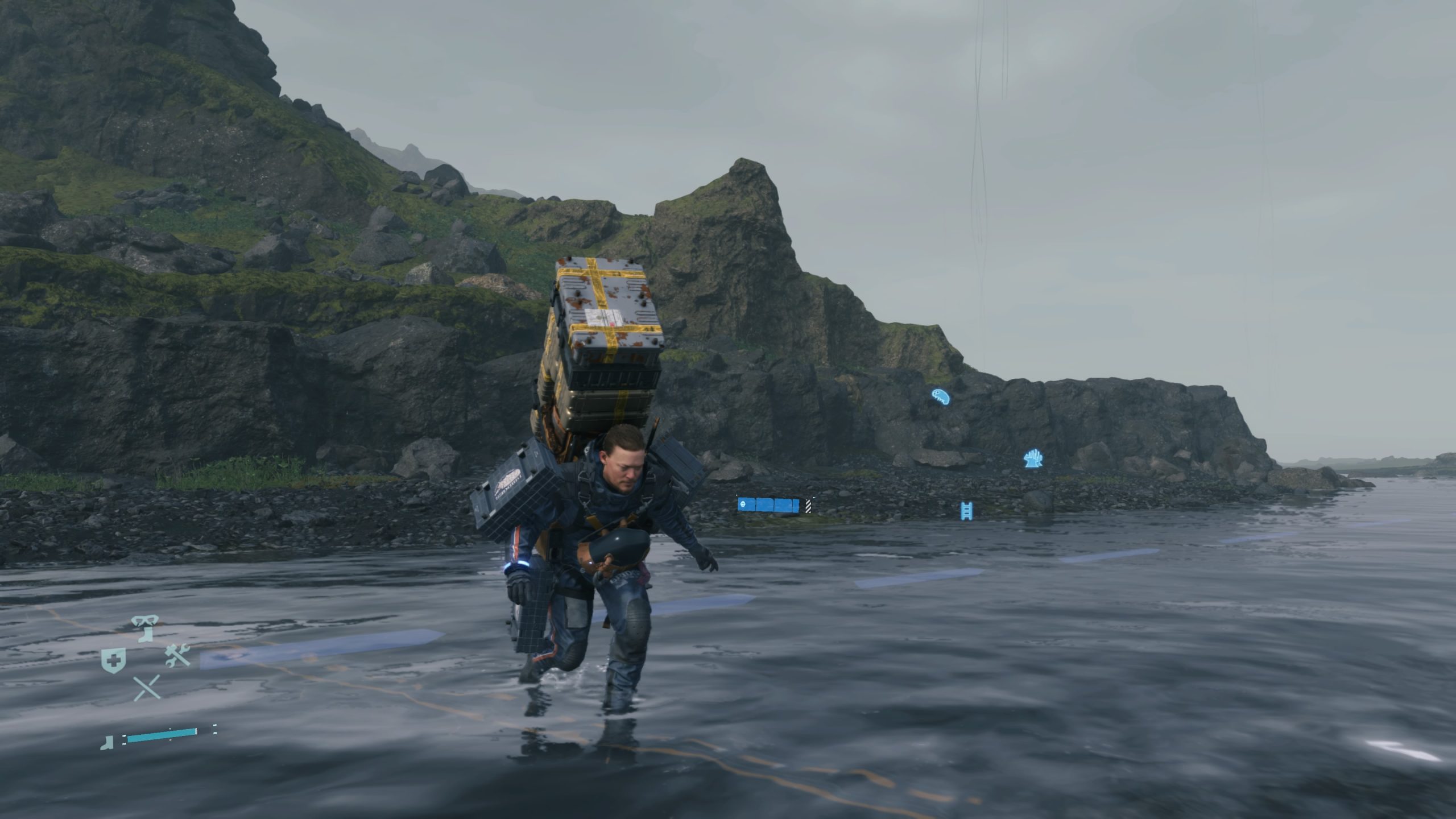Select the shield with cross icon
Image resolution: width=1456 pixels, height=819 pixels.
[113, 660]
